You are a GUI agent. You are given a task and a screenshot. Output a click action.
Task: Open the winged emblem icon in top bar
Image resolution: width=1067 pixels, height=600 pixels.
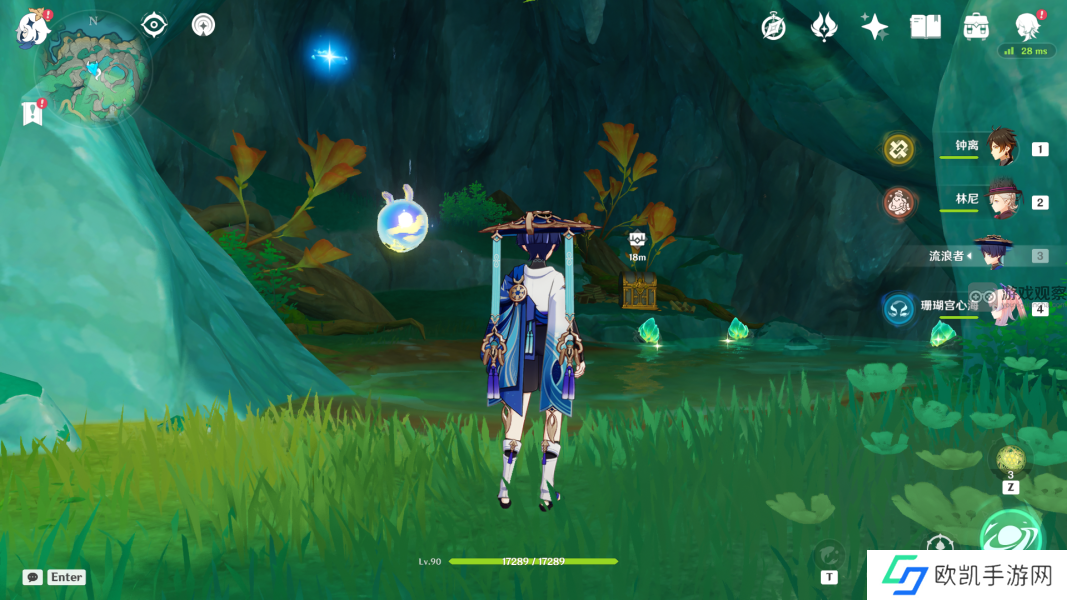824,27
